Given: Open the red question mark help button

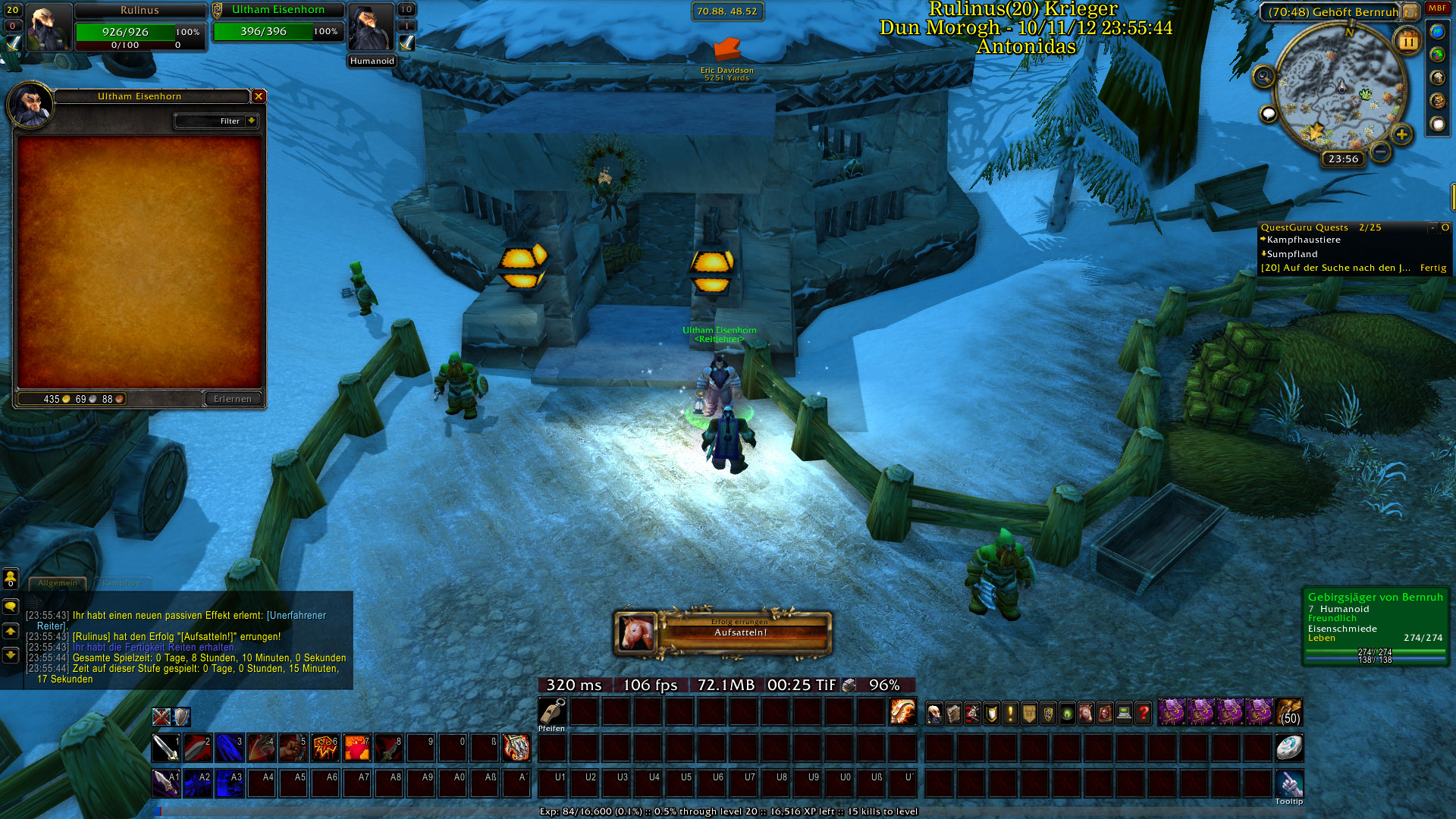Looking at the screenshot, I should [x=1143, y=713].
